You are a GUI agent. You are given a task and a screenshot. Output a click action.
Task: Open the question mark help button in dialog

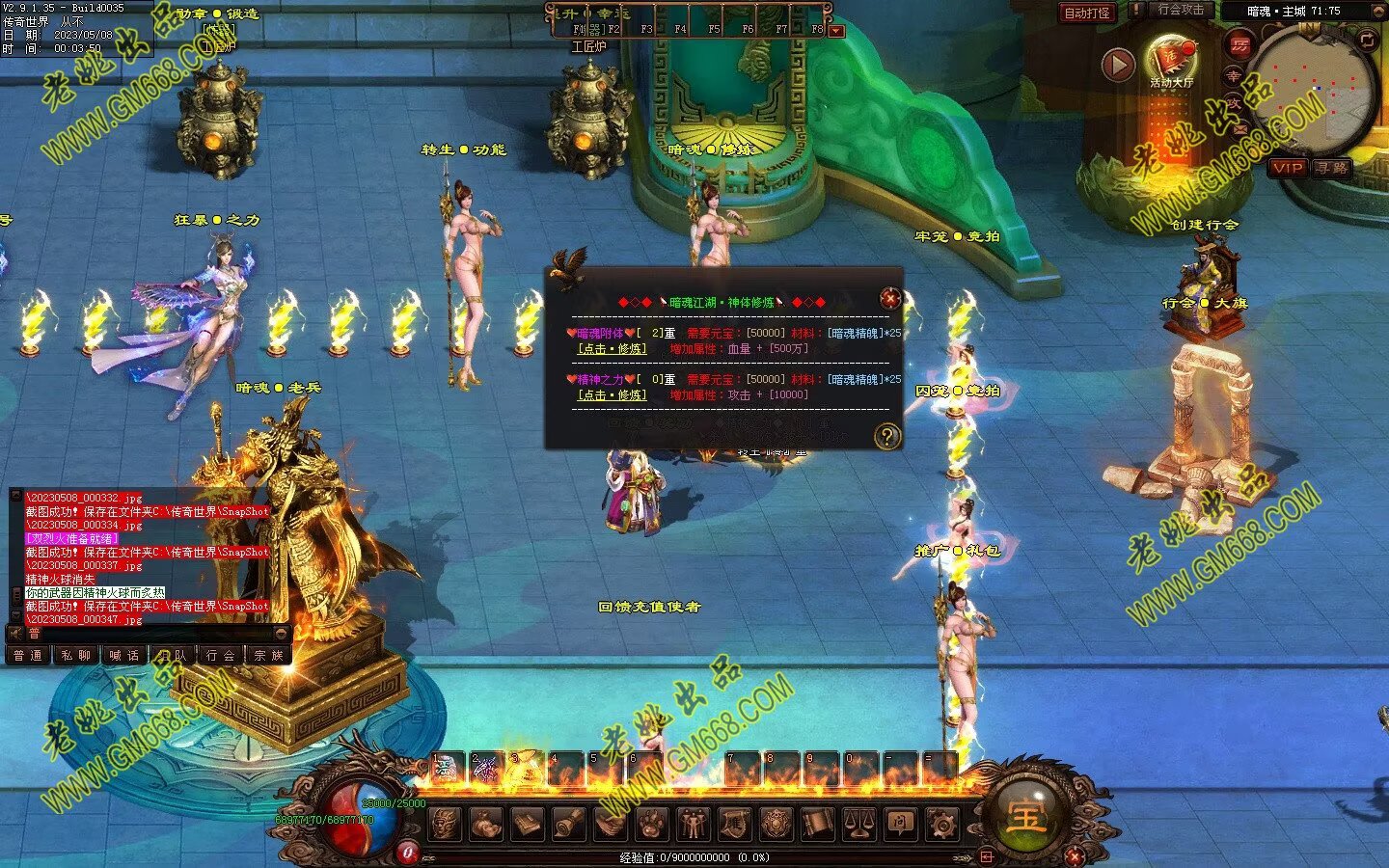(886, 437)
